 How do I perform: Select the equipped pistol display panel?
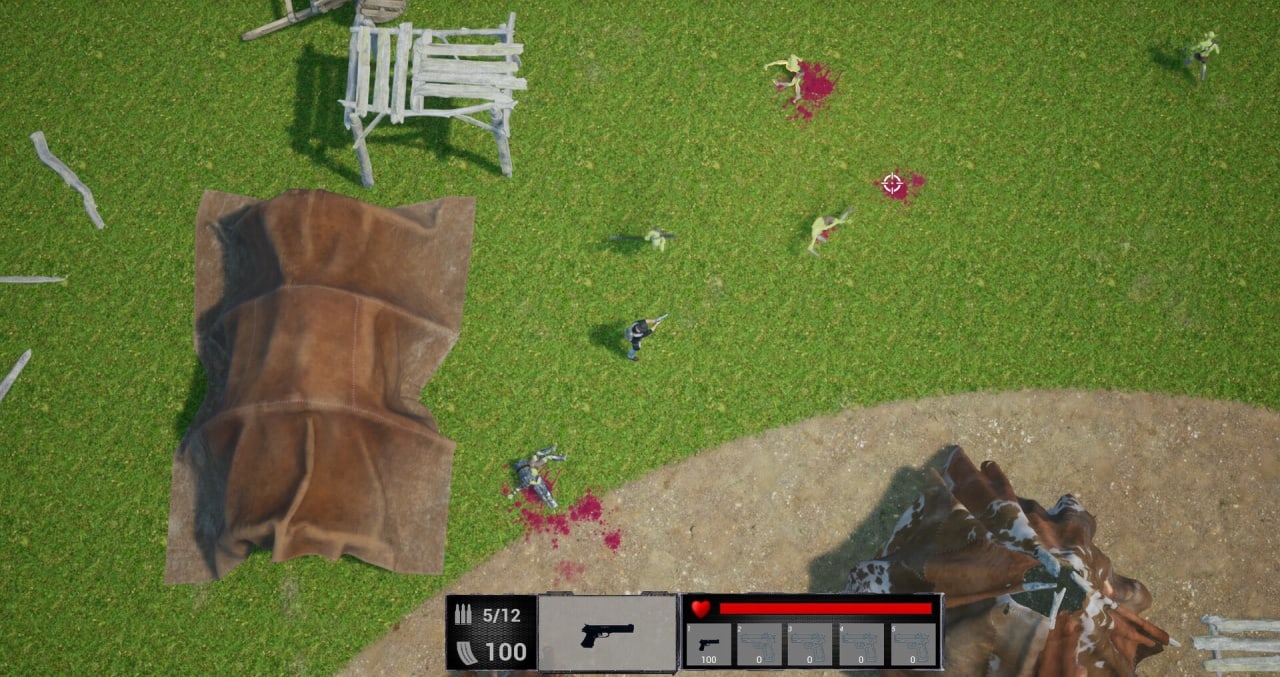[607, 632]
